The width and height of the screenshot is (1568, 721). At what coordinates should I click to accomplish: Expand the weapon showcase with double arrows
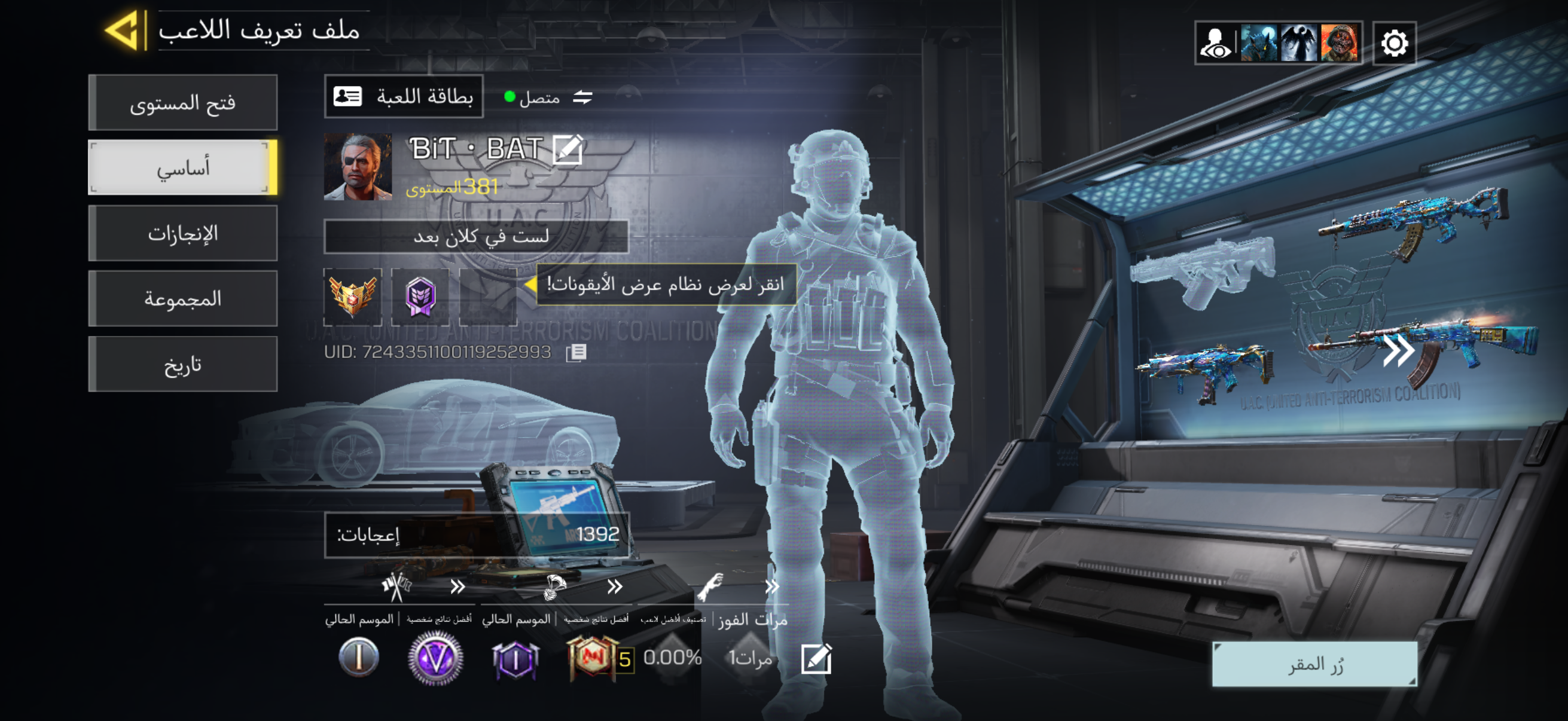[1398, 350]
